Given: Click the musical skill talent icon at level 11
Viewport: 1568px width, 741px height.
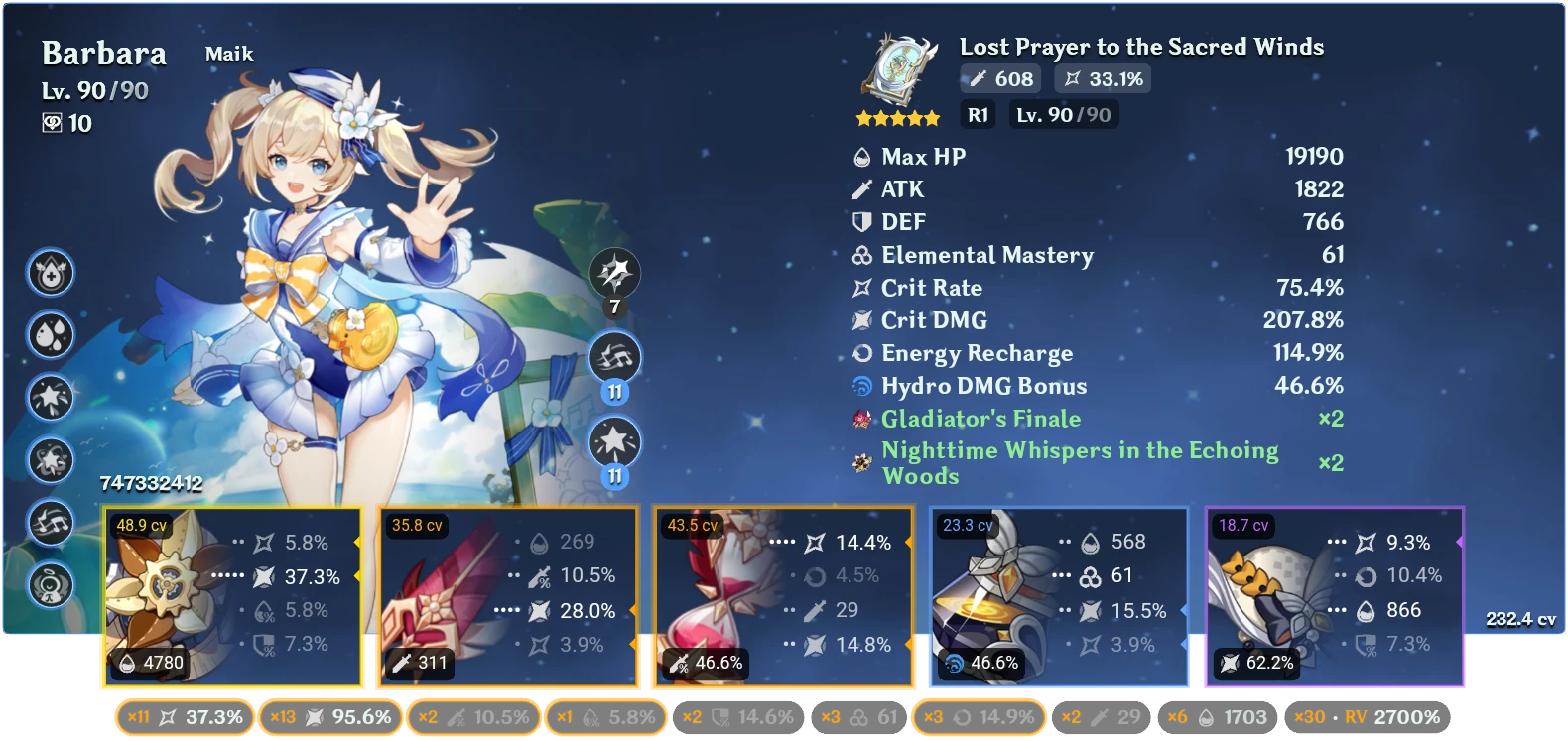Looking at the screenshot, I should (613, 357).
